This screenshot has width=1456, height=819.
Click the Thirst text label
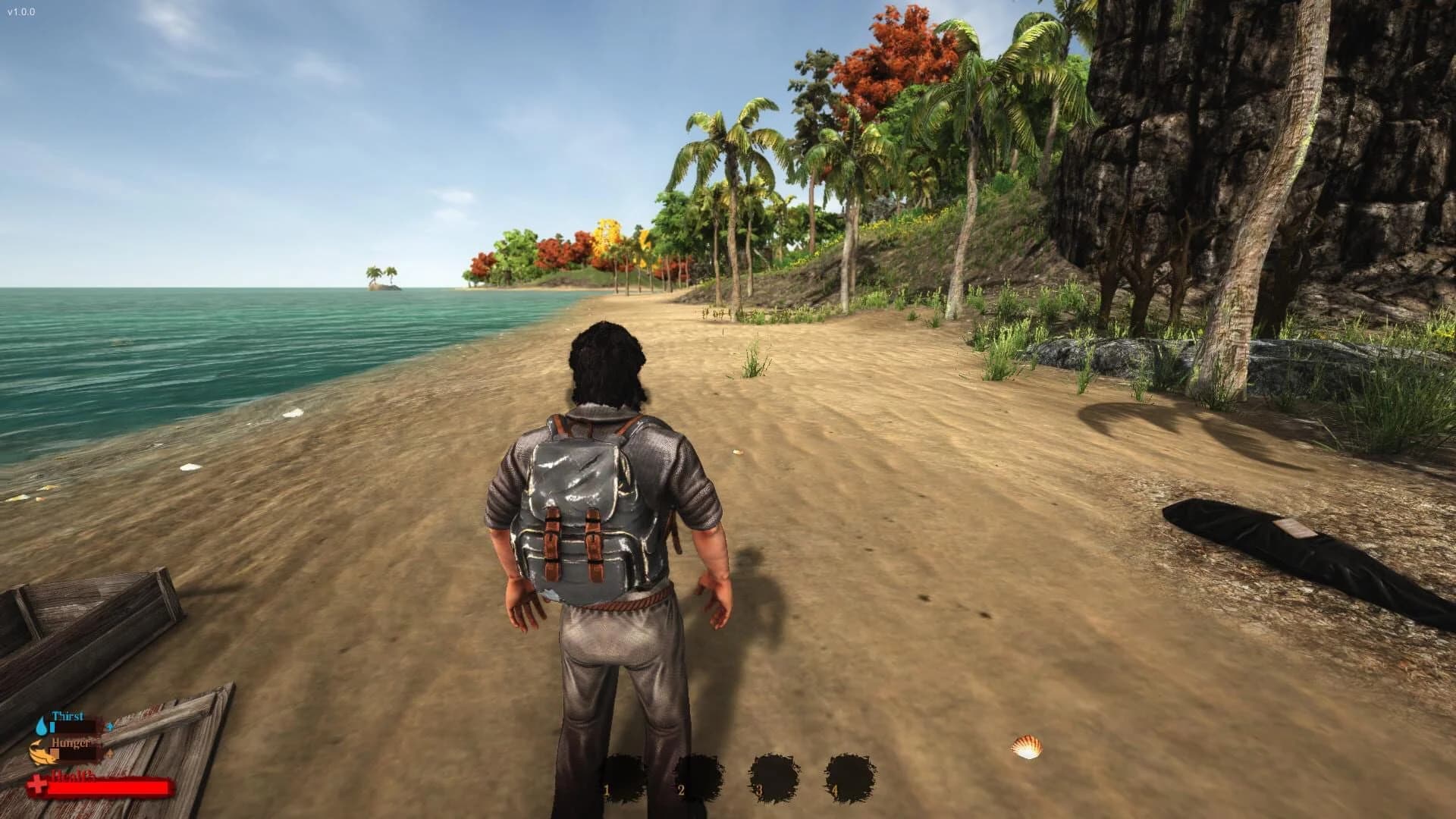67,716
